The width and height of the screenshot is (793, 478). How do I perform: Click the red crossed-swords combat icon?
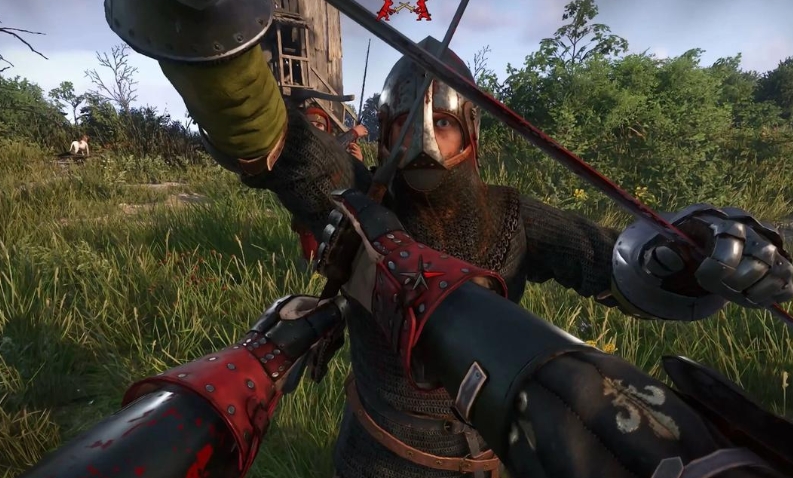coord(404,9)
